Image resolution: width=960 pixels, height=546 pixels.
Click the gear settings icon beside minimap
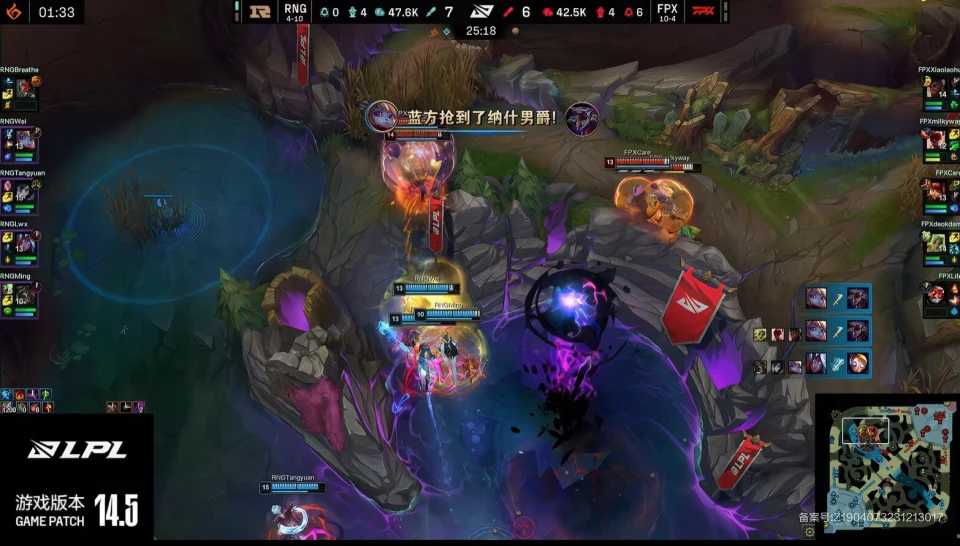[x=809, y=529]
